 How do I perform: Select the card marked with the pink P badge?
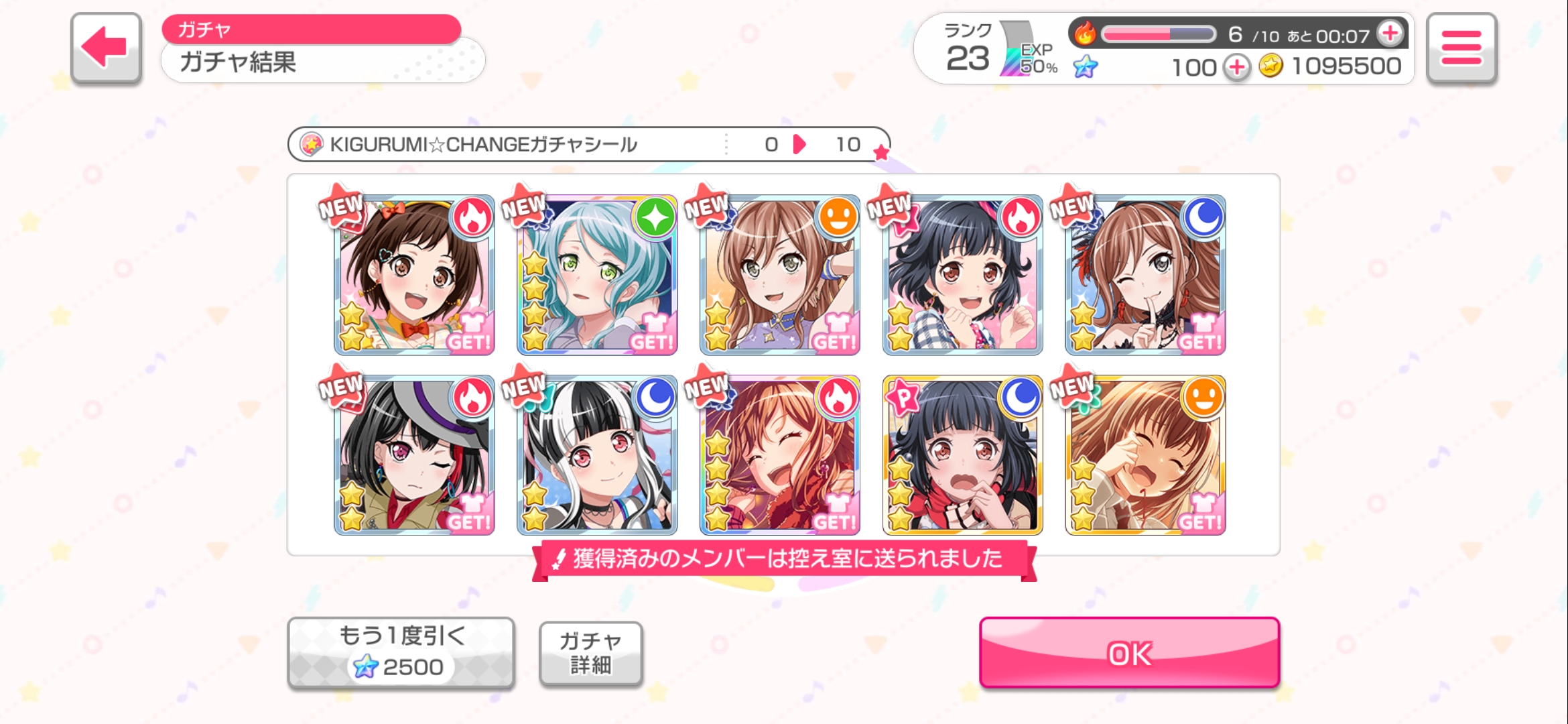pos(962,455)
